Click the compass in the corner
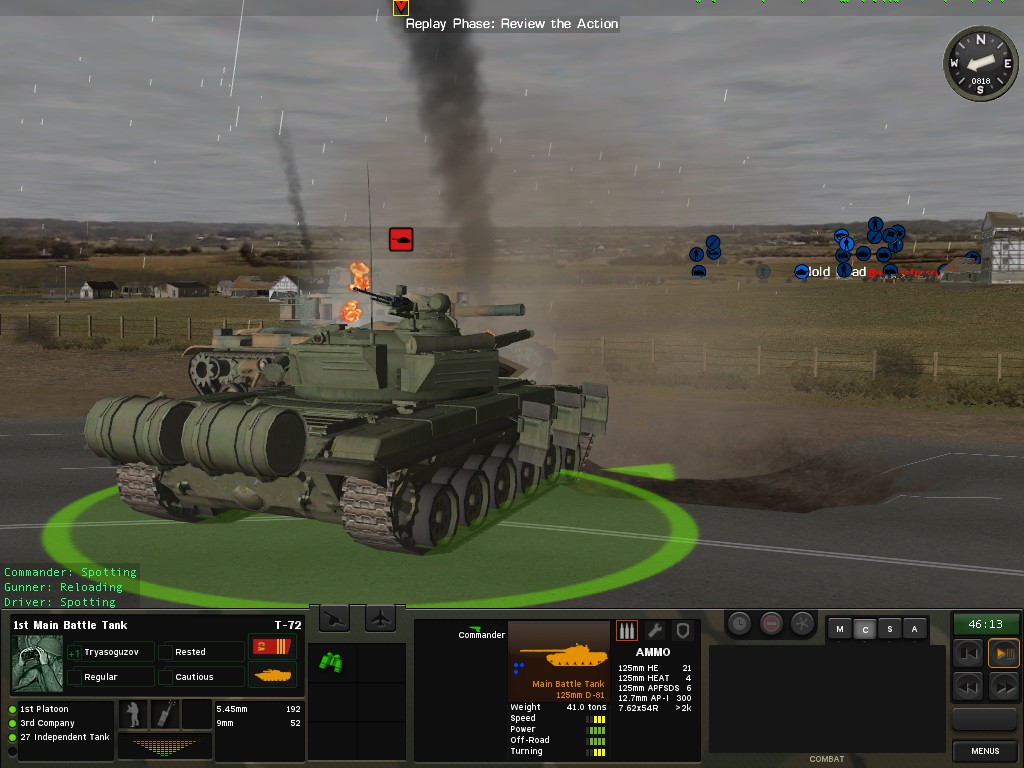1024x768 pixels. pos(980,64)
